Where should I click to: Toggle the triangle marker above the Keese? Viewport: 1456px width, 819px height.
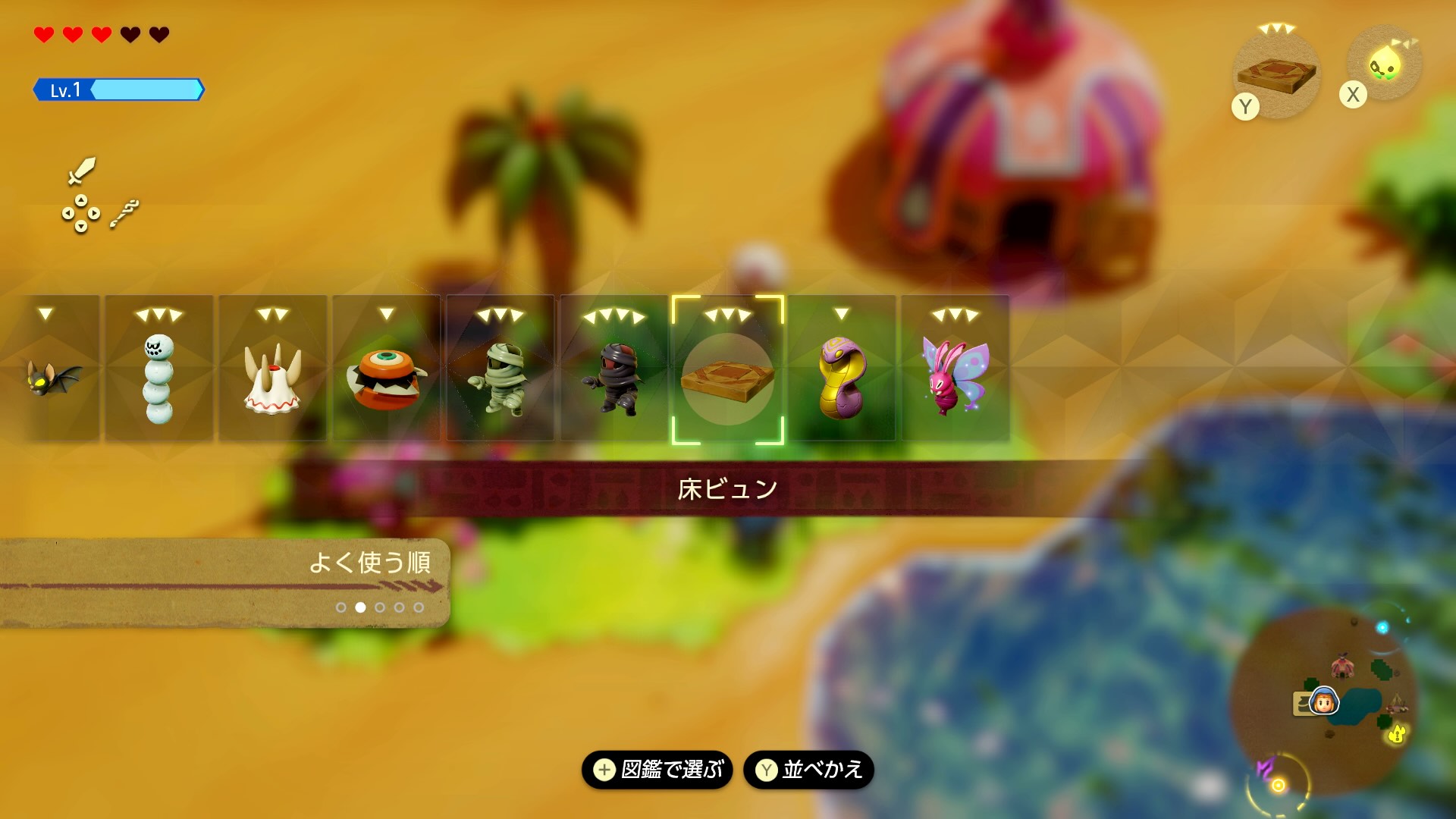coord(47,313)
